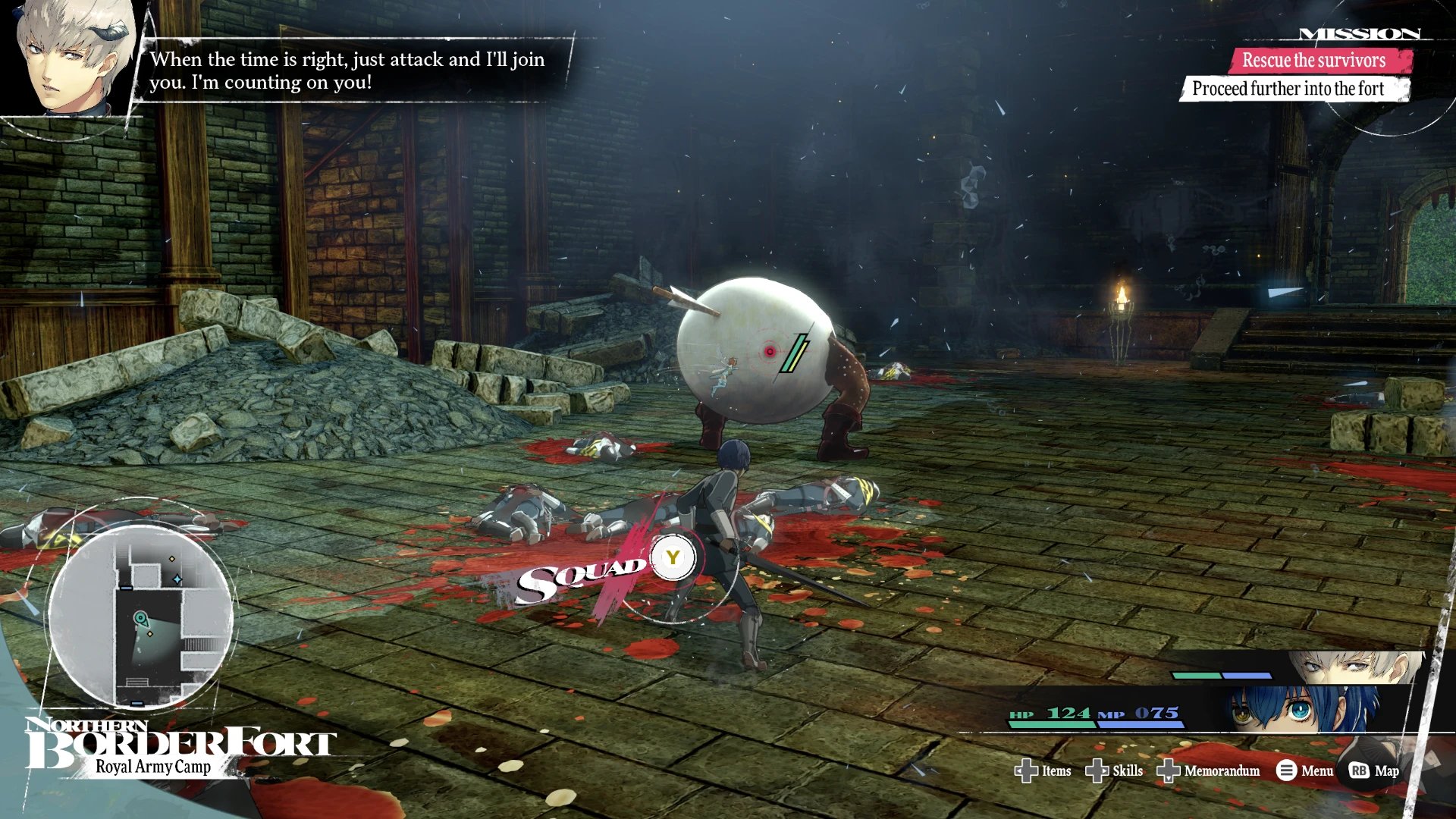Open the Items shortcut
This screenshot has height=819, width=1456.
(x=1043, y=770)
